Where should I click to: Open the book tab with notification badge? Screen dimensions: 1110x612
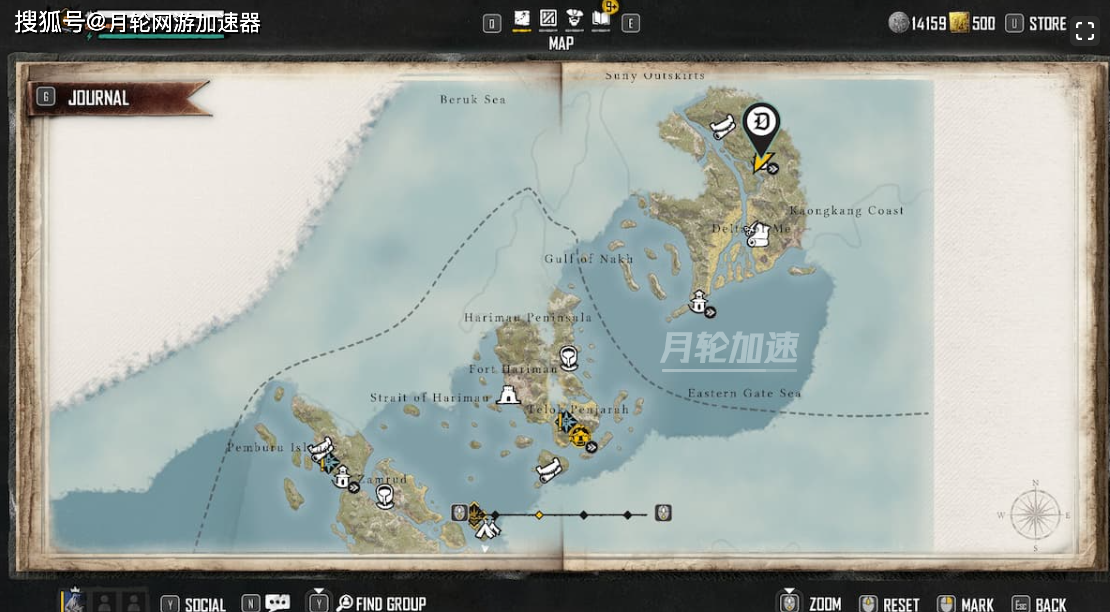coord(602,18)
